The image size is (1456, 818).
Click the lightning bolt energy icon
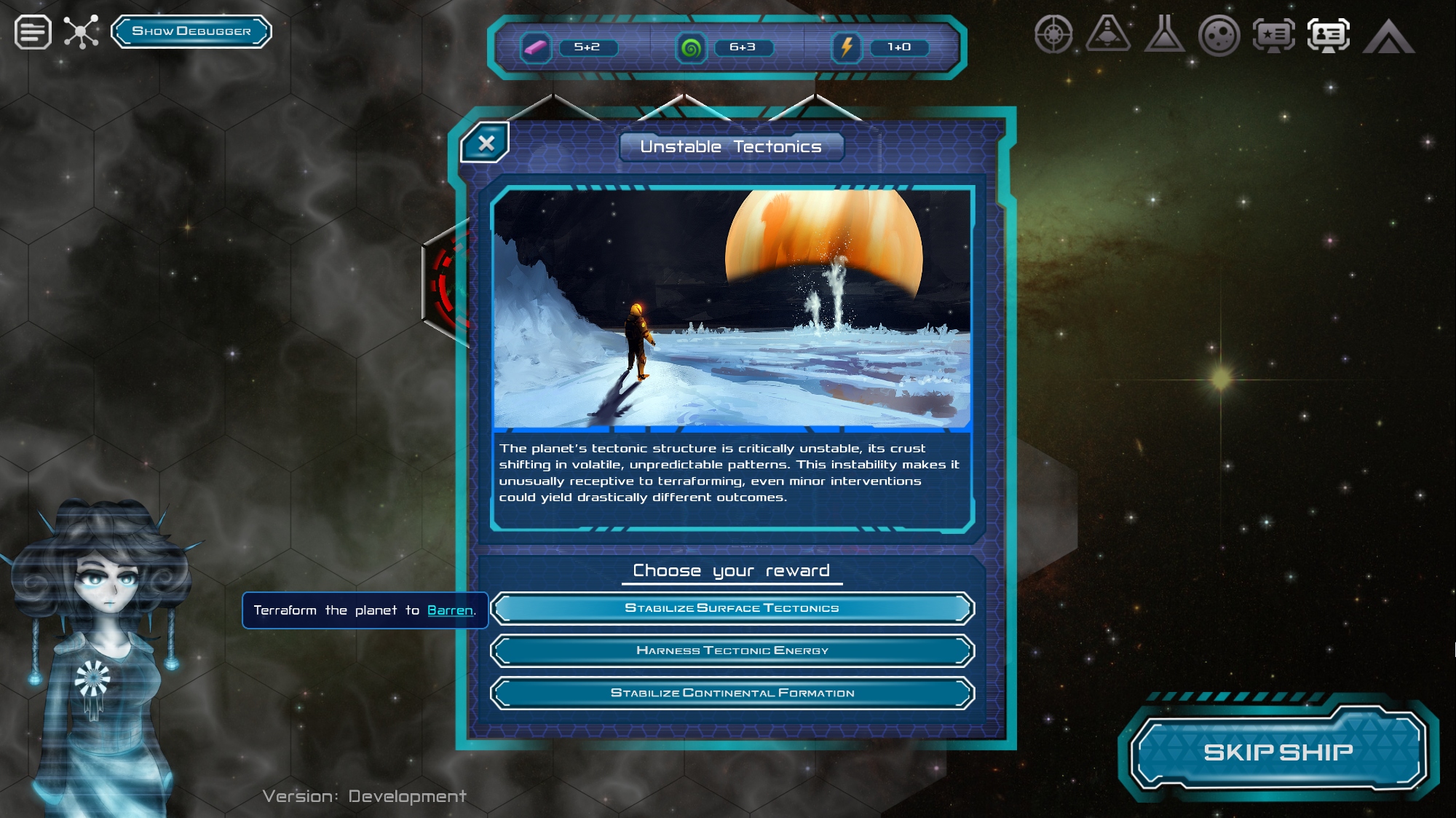846,48
